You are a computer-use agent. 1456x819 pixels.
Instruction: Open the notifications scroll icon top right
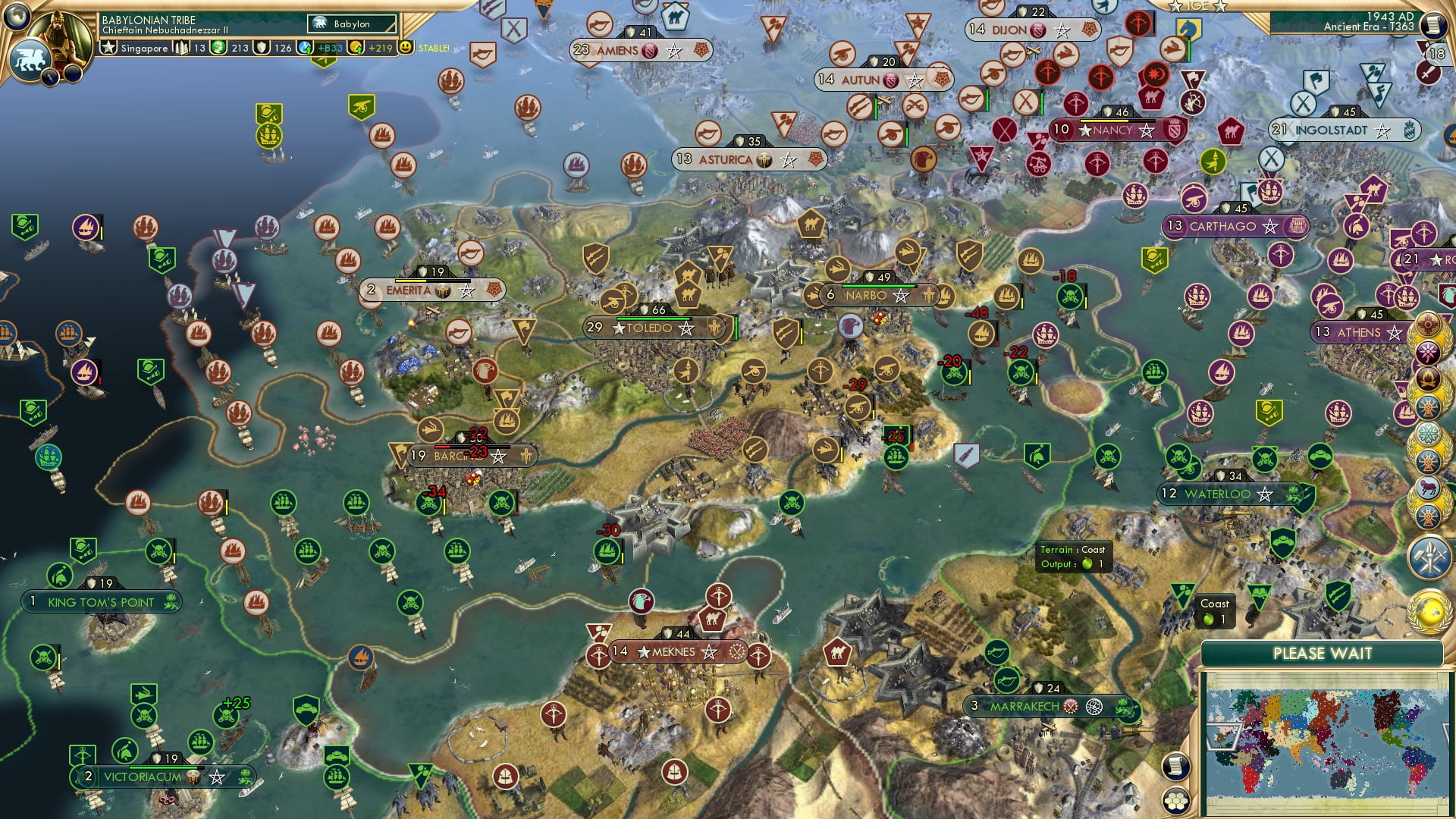(x=1434, y=24)
